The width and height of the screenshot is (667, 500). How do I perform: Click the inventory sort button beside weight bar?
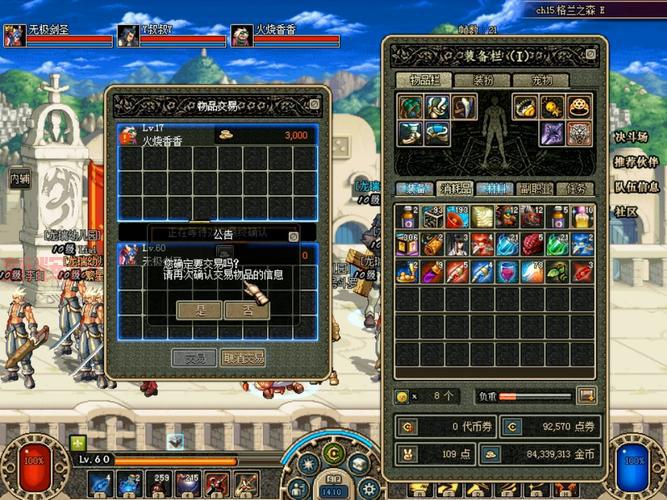(586, 396)
